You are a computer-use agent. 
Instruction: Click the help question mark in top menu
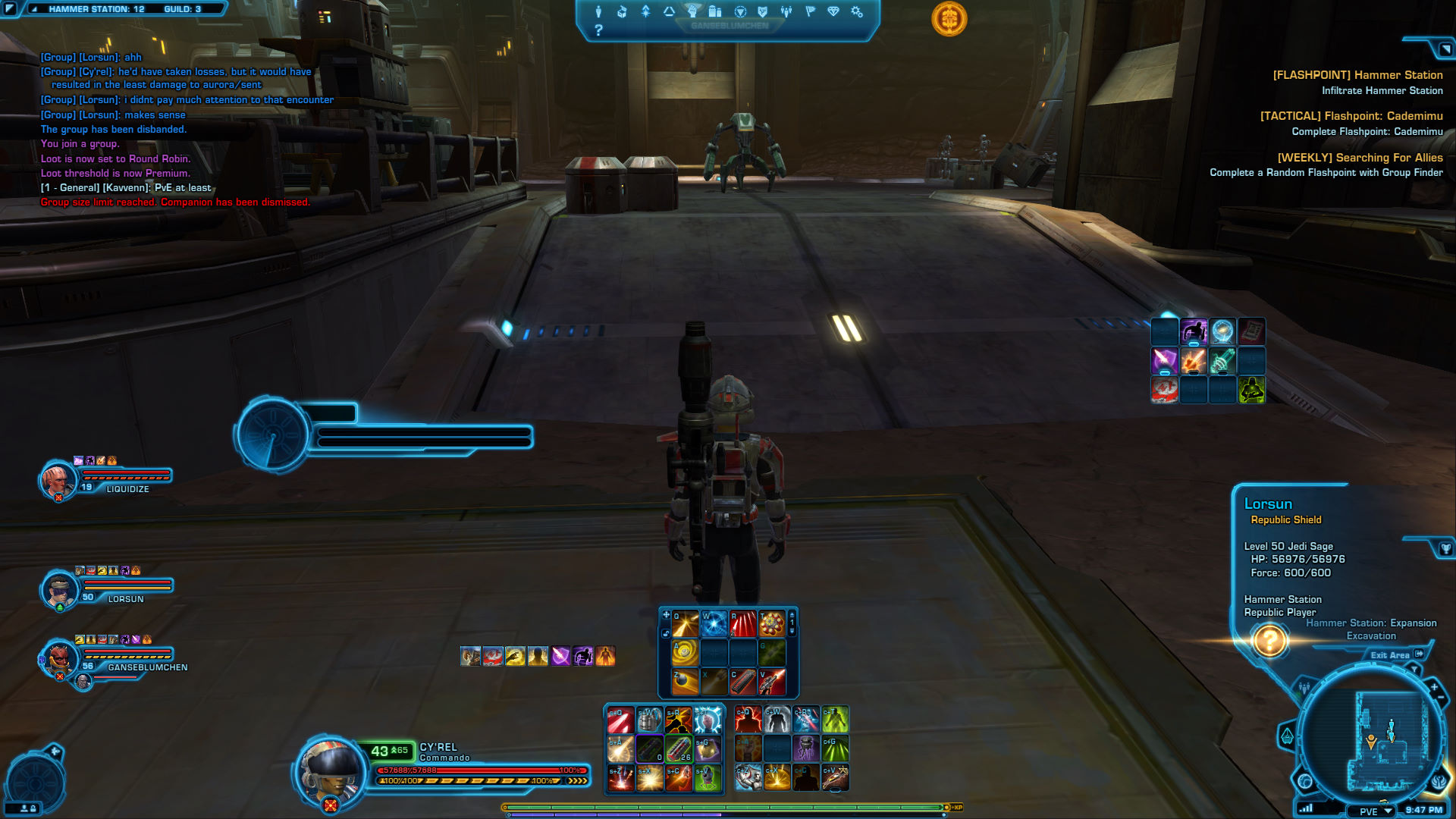click(x=598, y=30)
